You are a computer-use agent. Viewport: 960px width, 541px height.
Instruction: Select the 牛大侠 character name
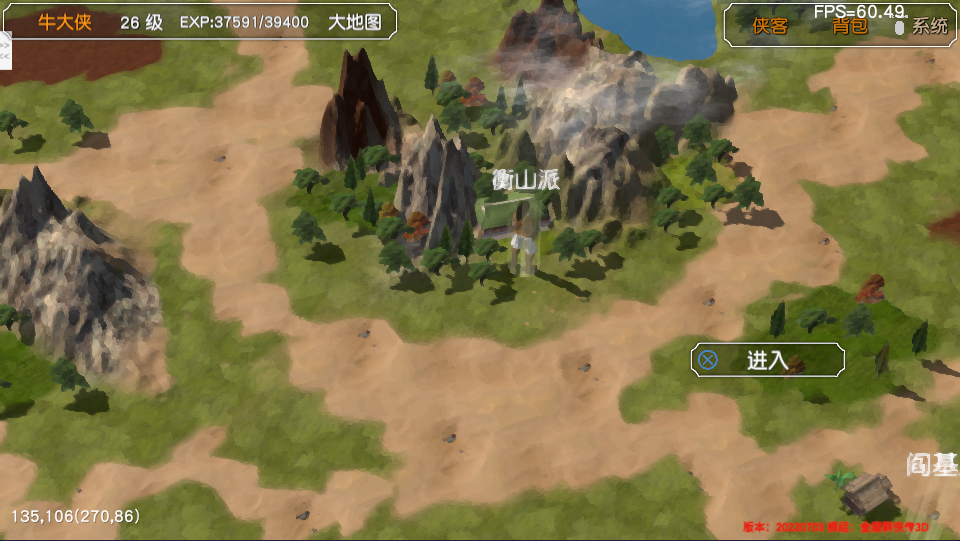point(65,22)
